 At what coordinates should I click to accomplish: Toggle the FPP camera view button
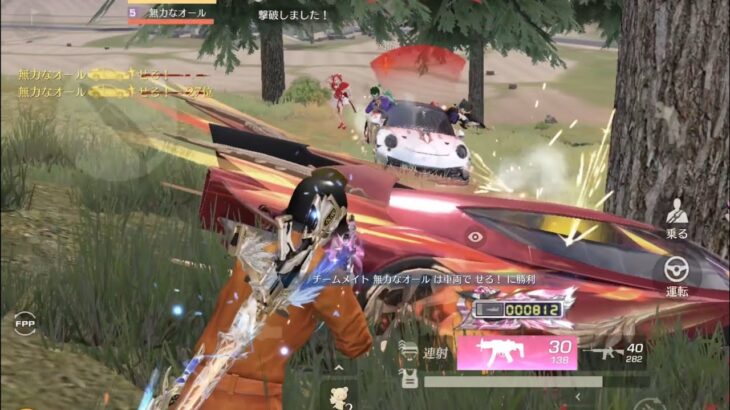click(24, 324)
